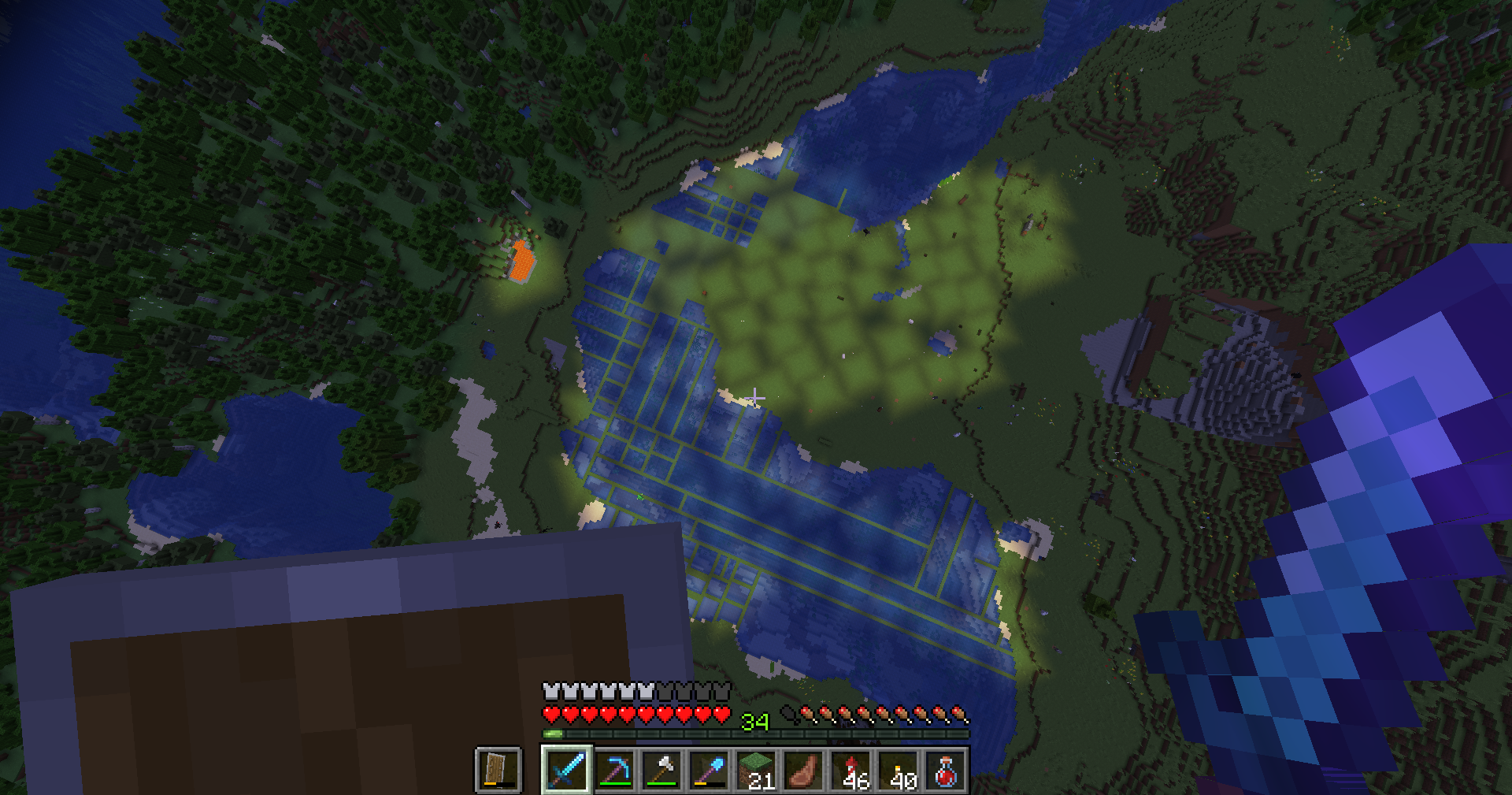Select the torch stack of 40

(x=898, y=770)
